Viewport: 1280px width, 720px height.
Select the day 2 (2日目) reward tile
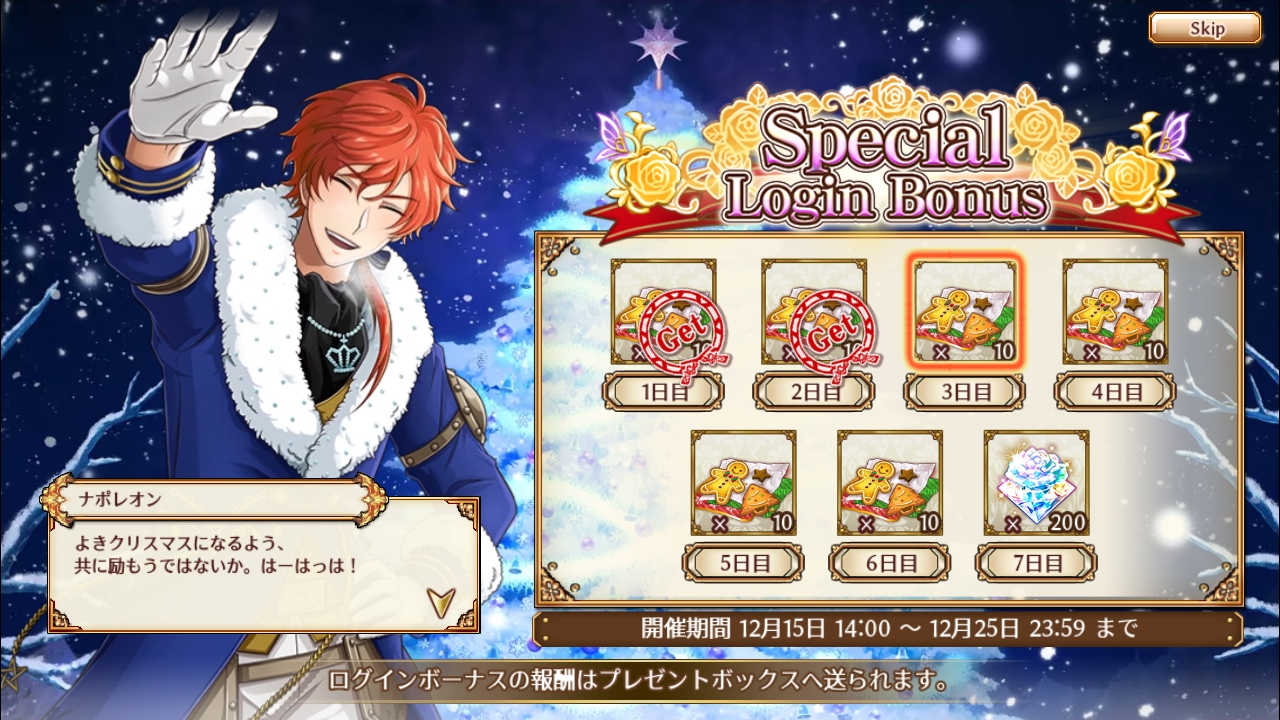point(814,312)
